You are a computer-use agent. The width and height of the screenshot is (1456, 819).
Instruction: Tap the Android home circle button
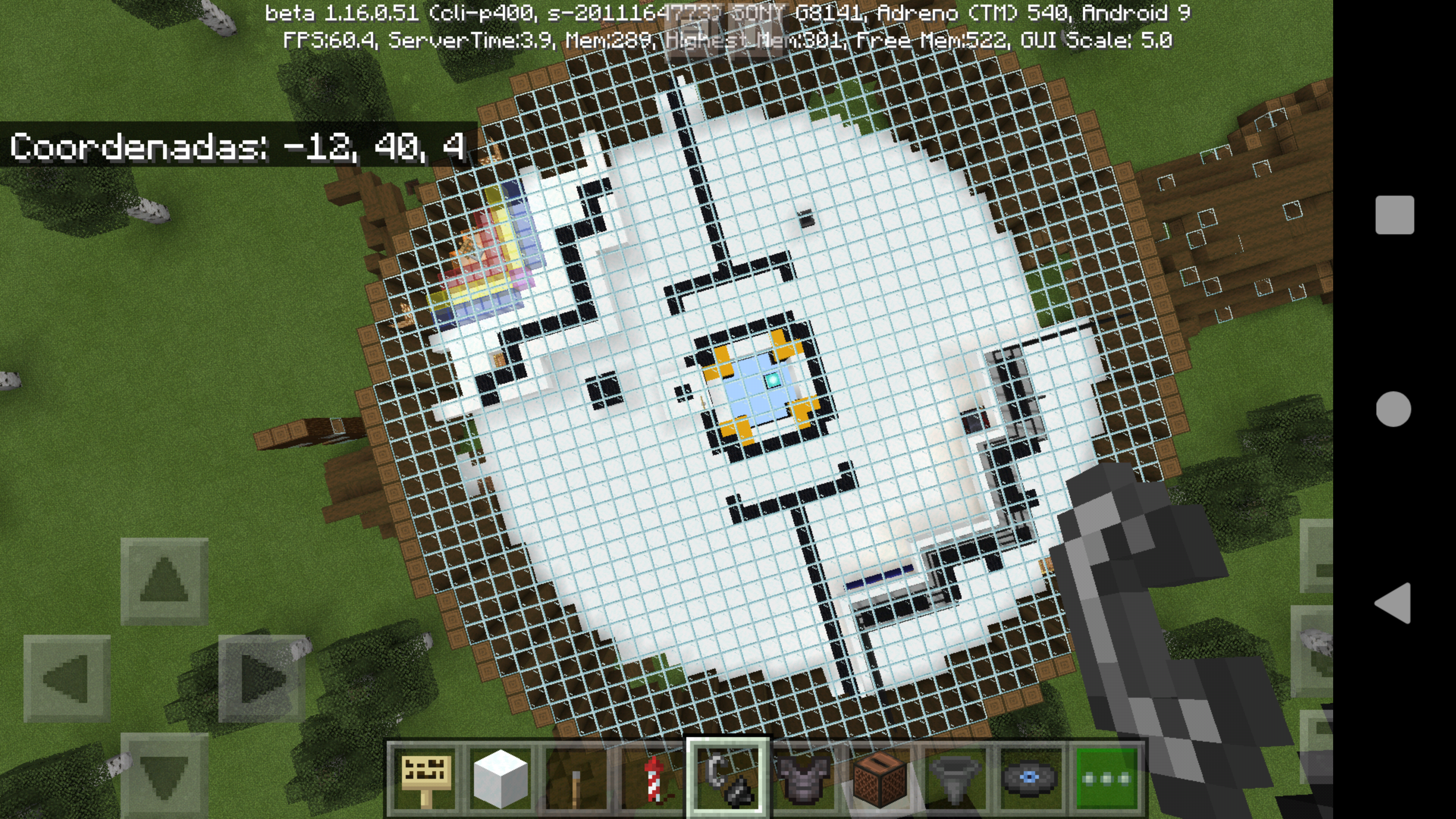[1394, 409]
